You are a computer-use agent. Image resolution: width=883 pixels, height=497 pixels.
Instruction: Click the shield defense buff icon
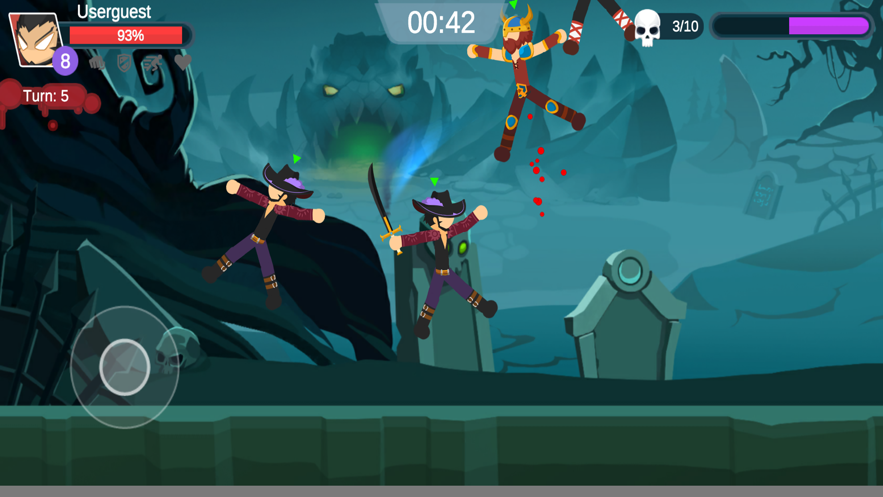point(124,63)
